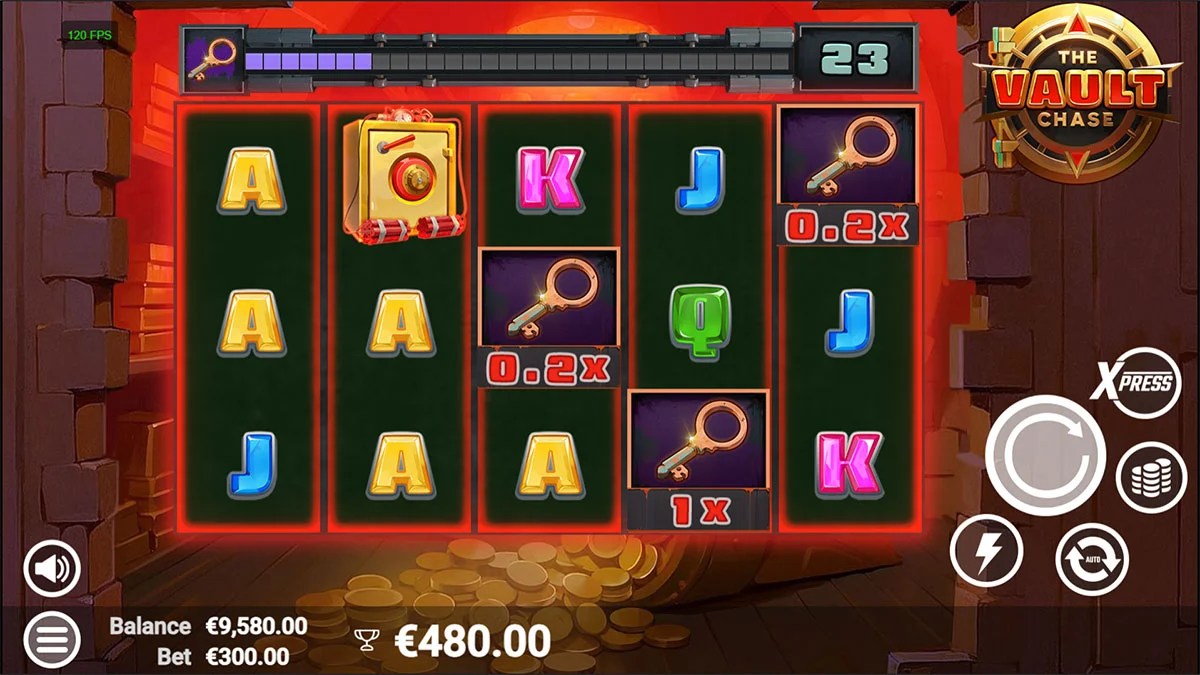Spin the reels with the large circular button

pos(1045,456)
